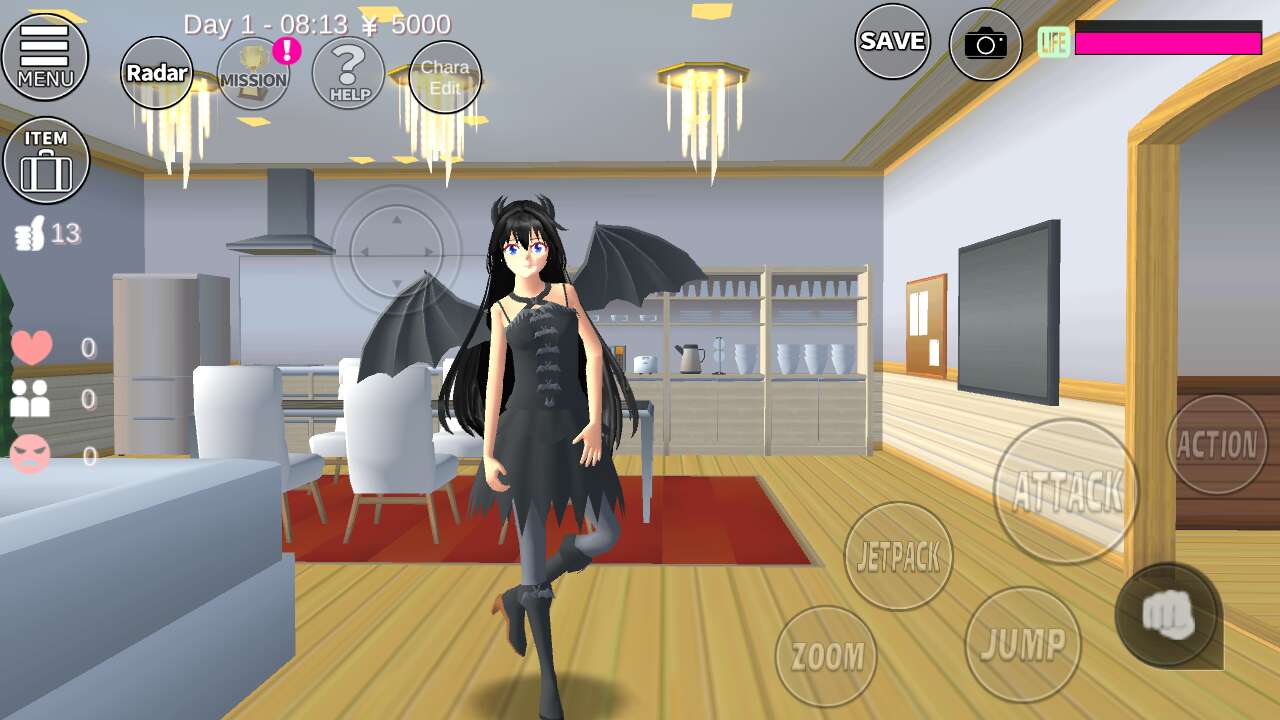
Task: Tap the JUMP button
Action: 1022,644
